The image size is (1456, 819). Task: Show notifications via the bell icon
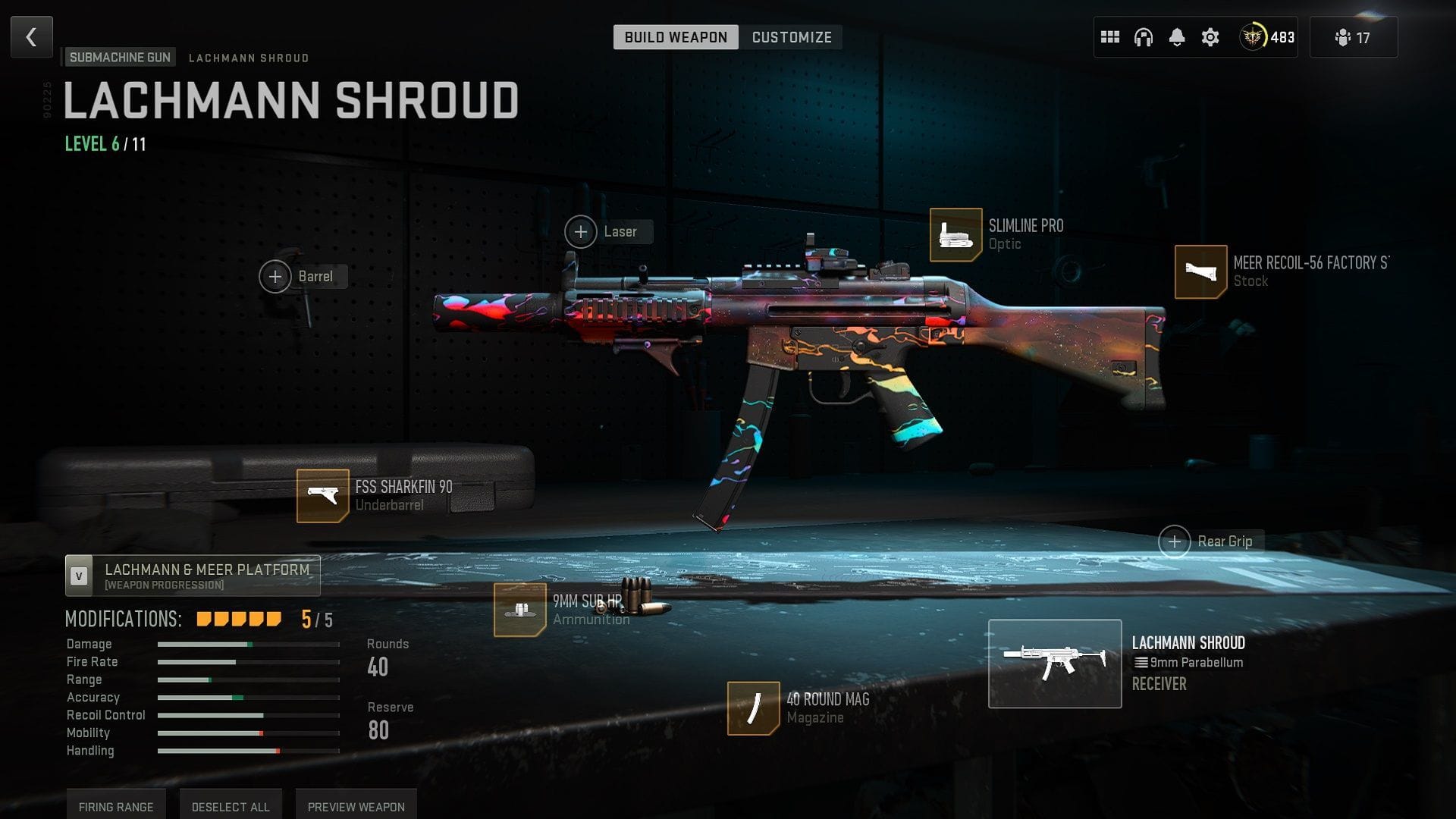(x=1177, y=37)
